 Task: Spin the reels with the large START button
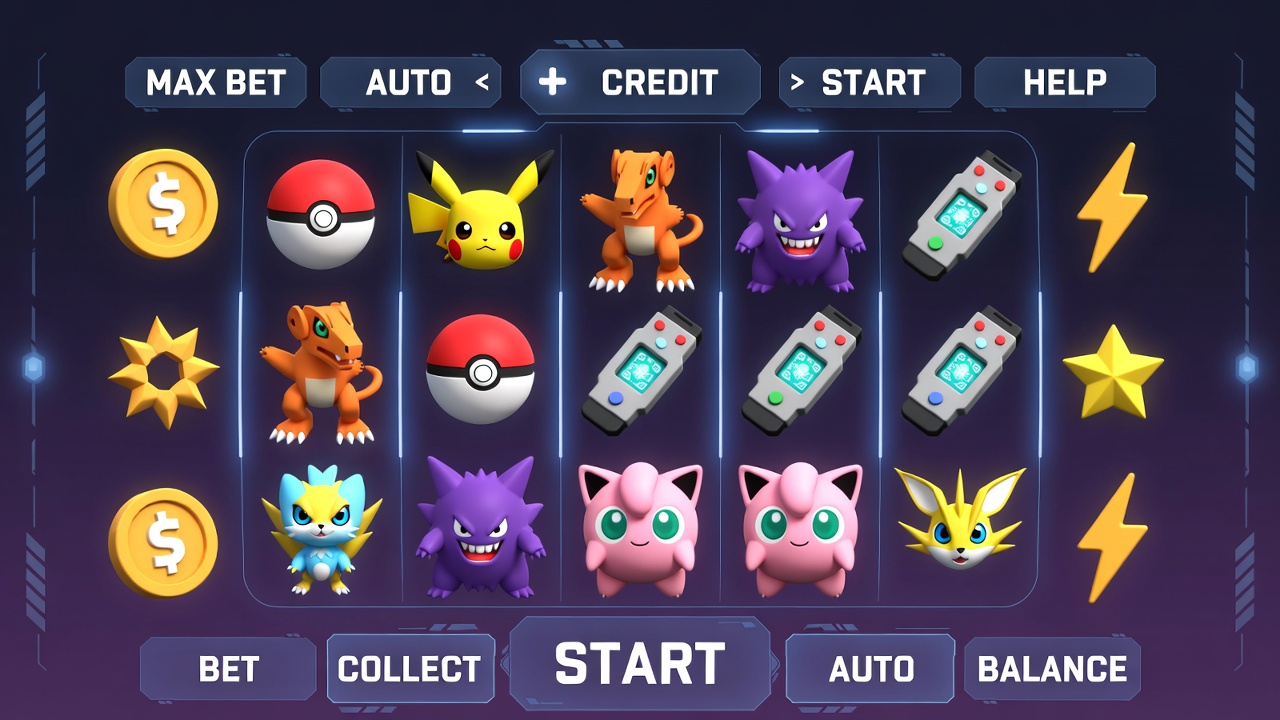[x=640, y=664]
